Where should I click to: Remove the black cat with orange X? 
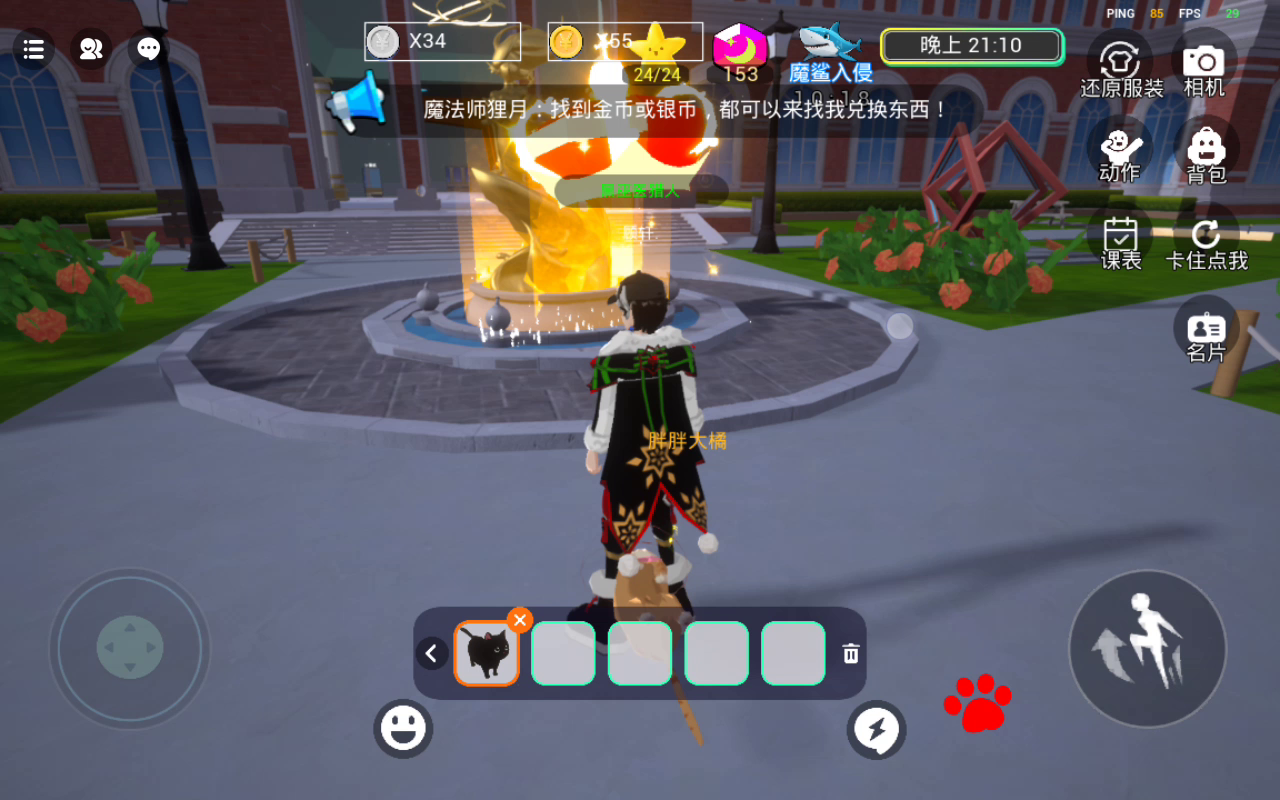pos(519,620)
